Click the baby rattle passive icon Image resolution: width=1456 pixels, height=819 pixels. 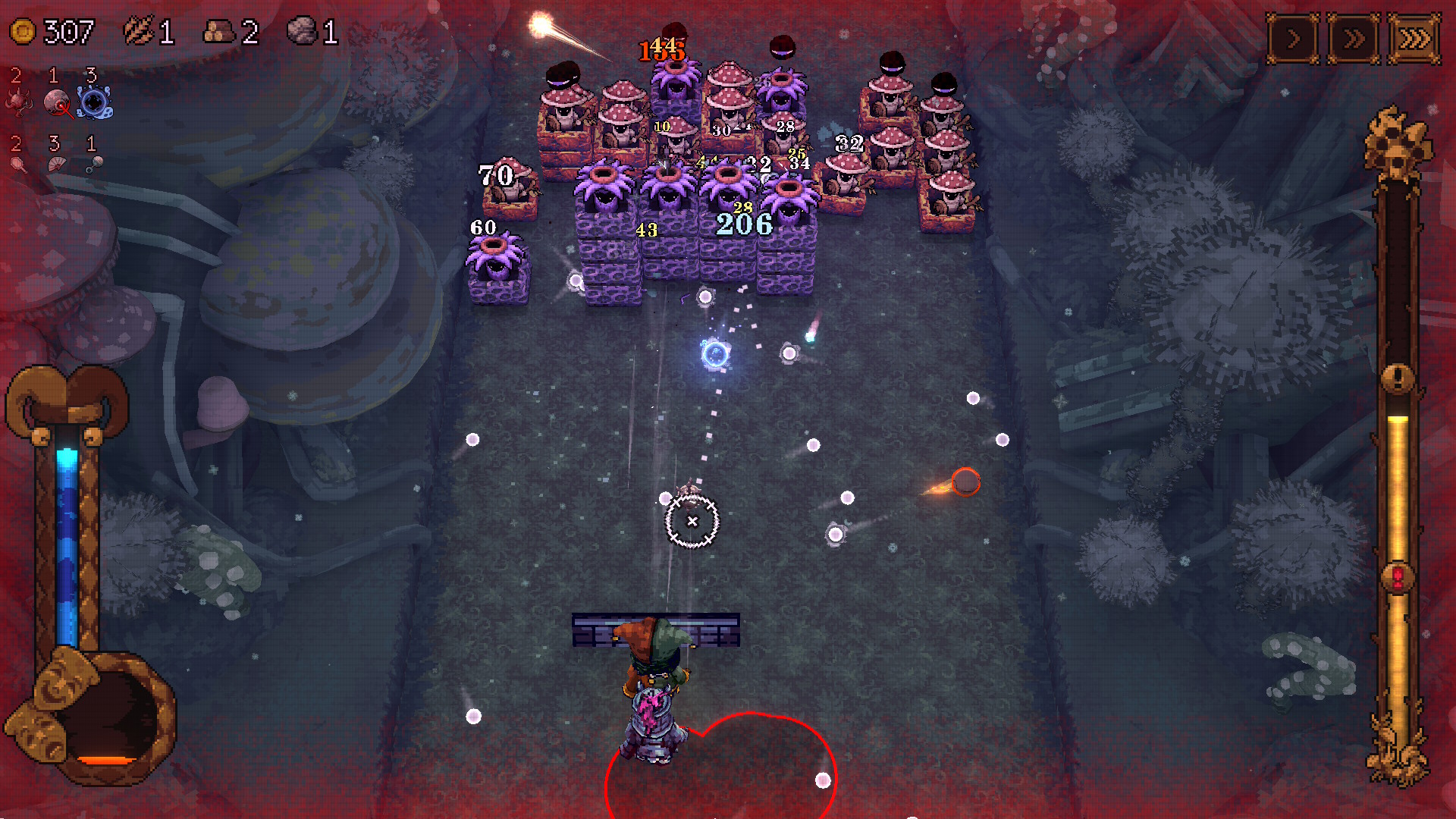(94, 165)
